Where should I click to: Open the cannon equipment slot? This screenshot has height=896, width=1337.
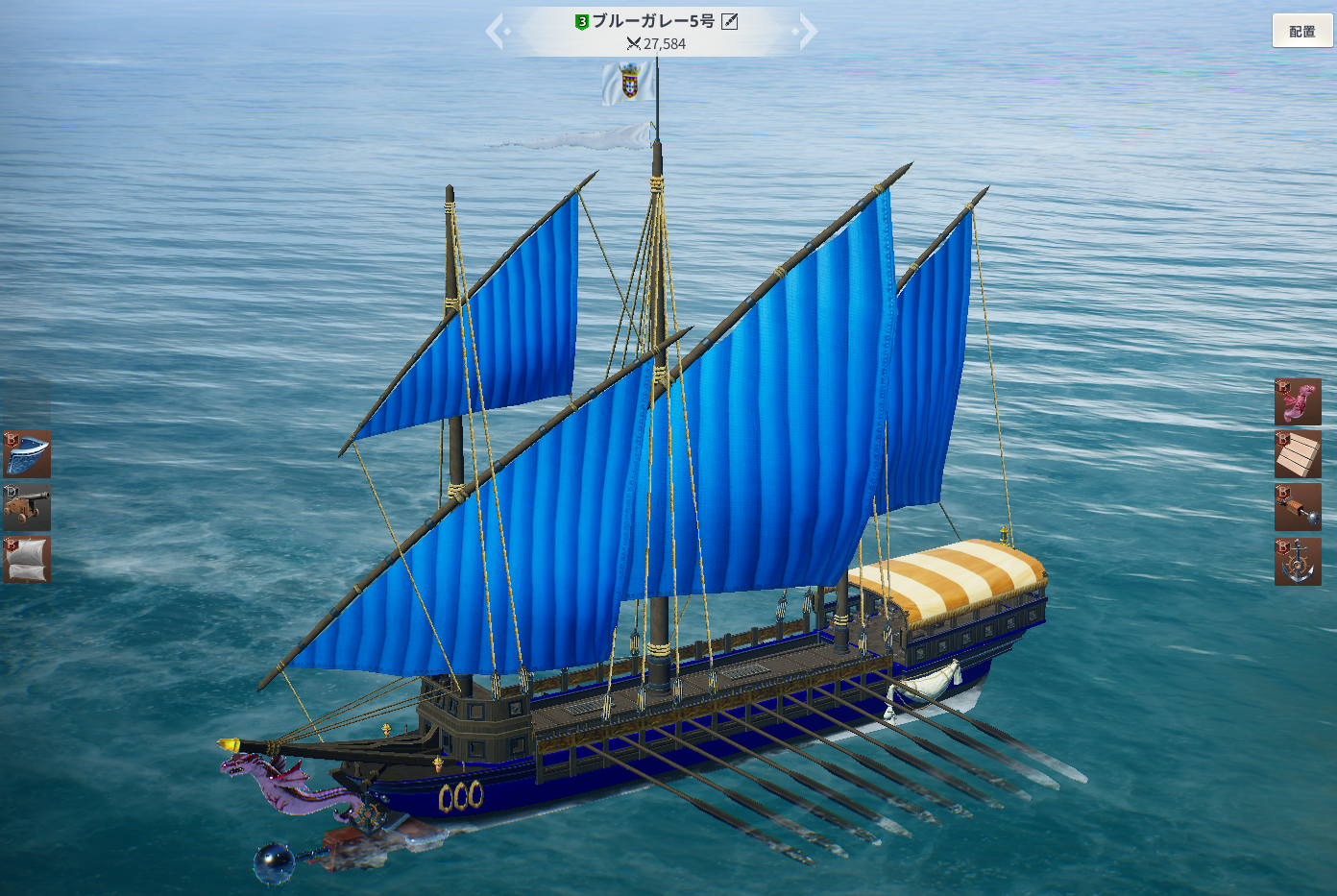pos(27,507)
